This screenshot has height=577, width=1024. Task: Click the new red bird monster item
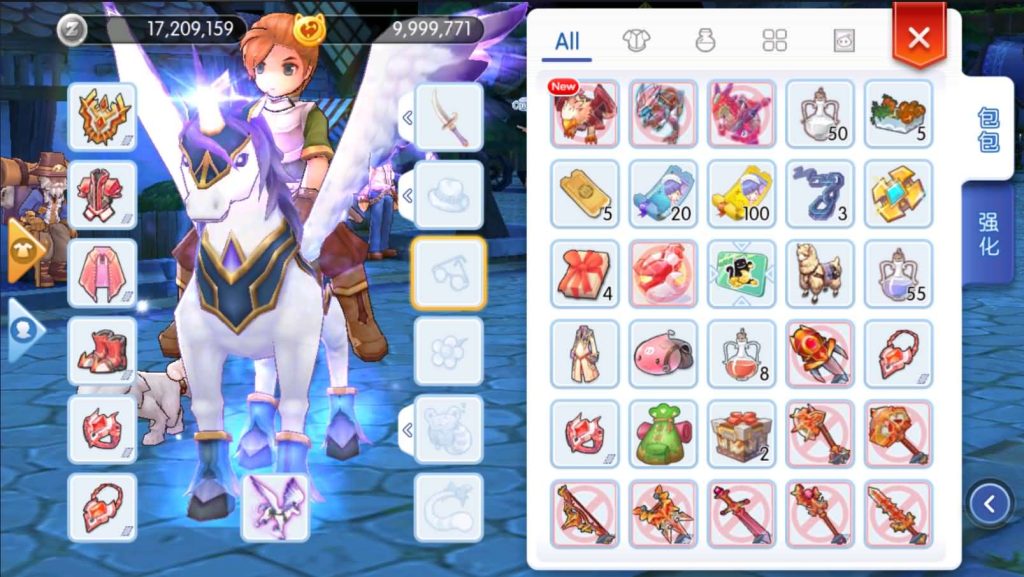[x=585, y=113]
